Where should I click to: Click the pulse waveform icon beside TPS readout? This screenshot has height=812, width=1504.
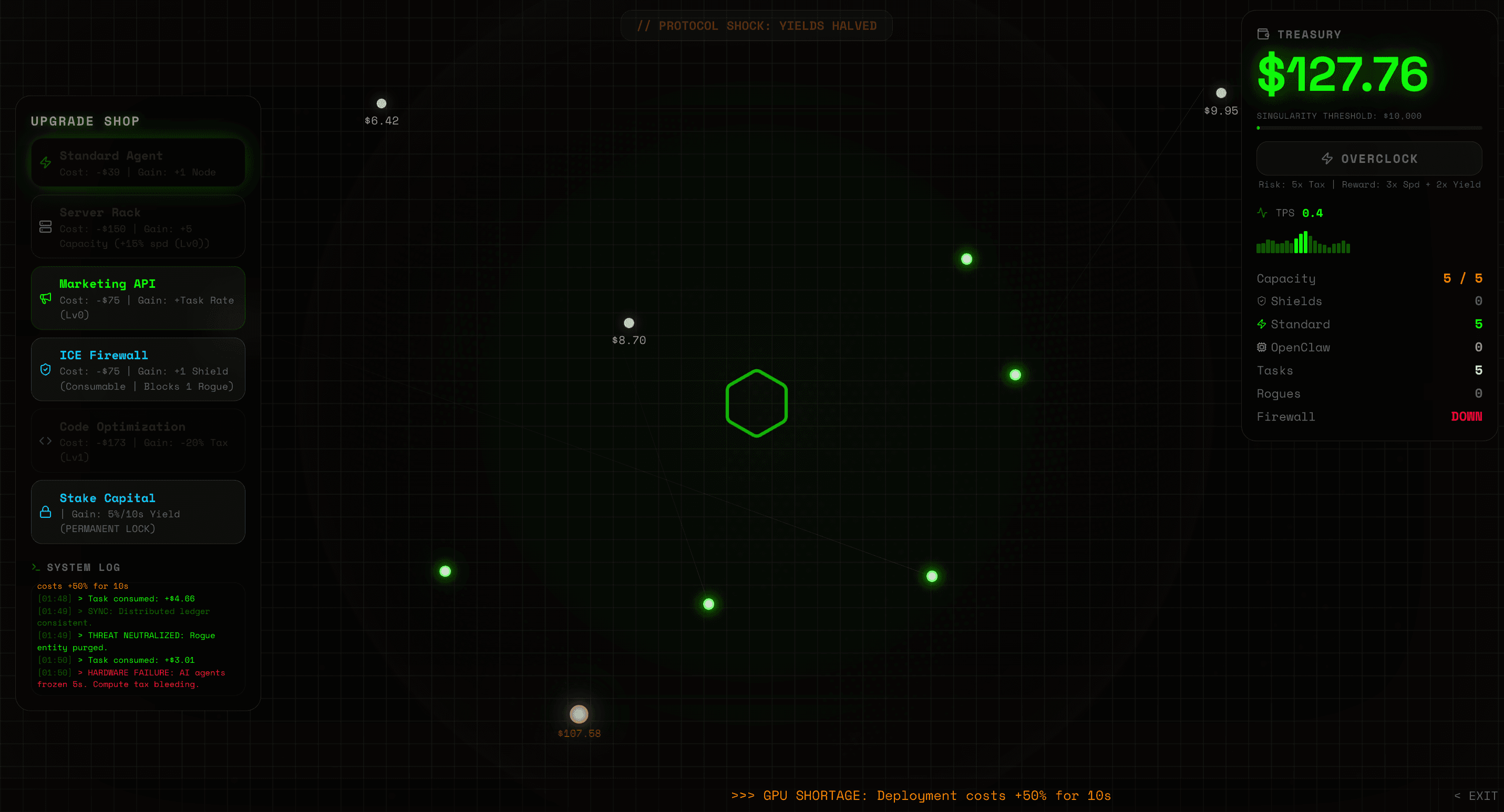click(1262, 212)
